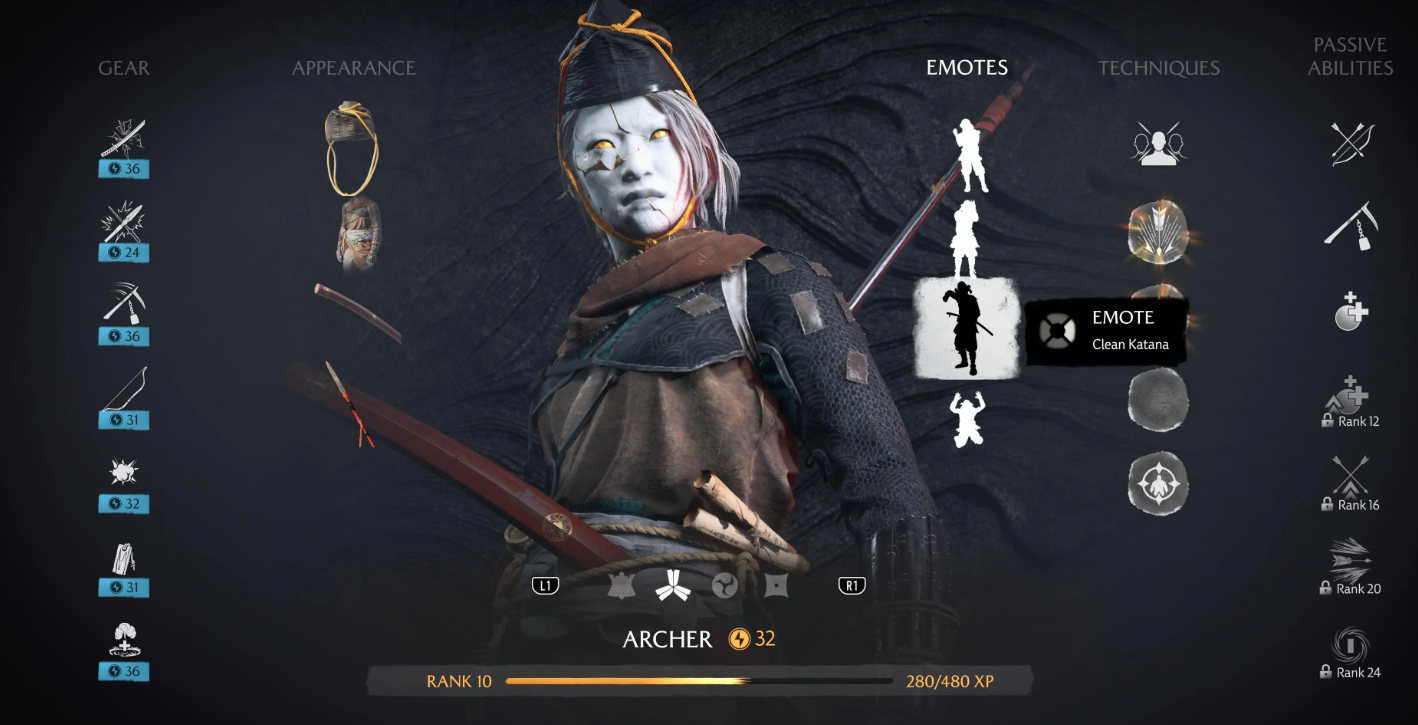Switch to the Samurai helmet class
The width and height of the screenshot is (1418, 725).
[622, 586]
